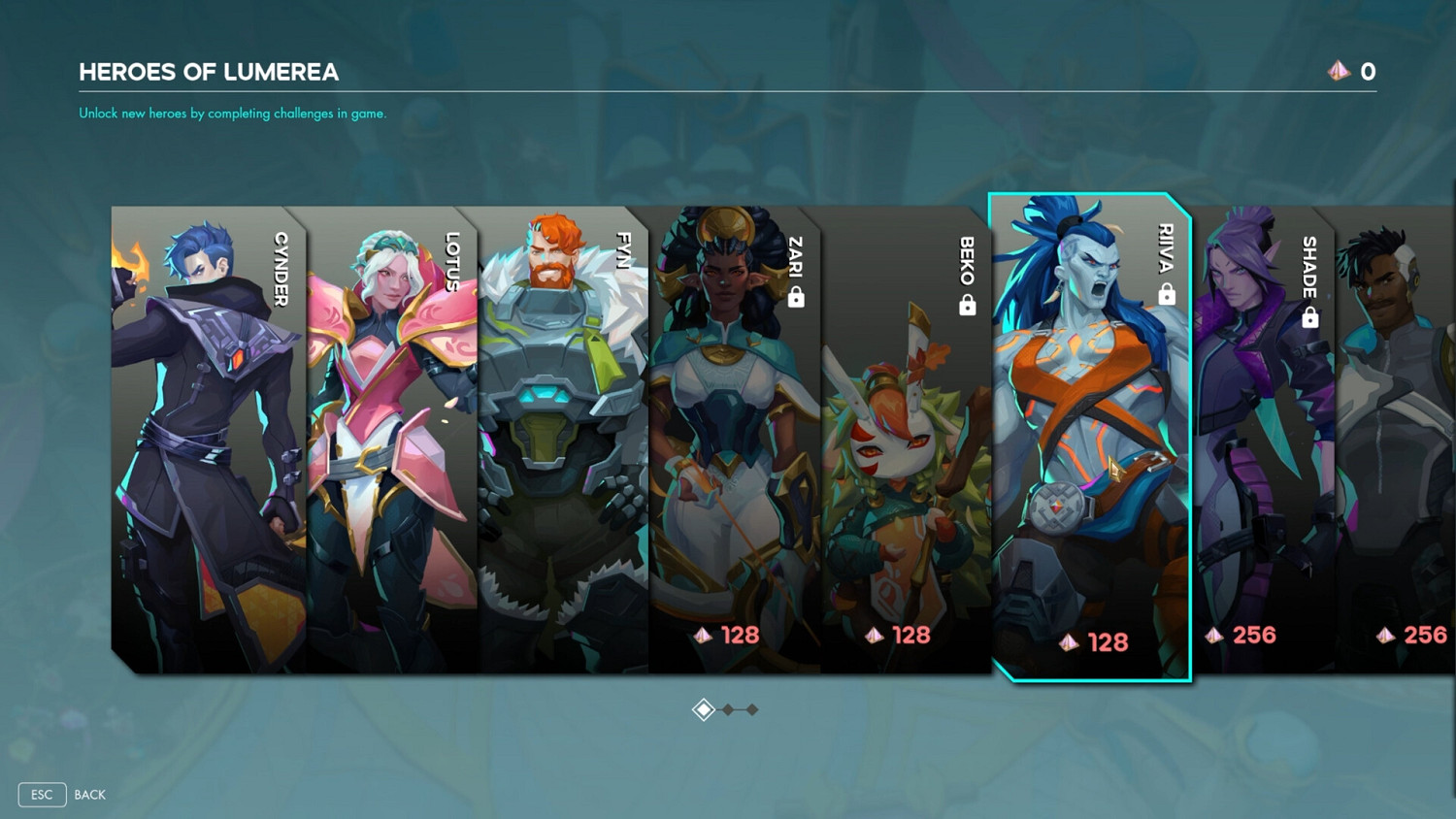Select the Beko hero card
Screen dimensions: 1456x819
[x=903, y=437]
